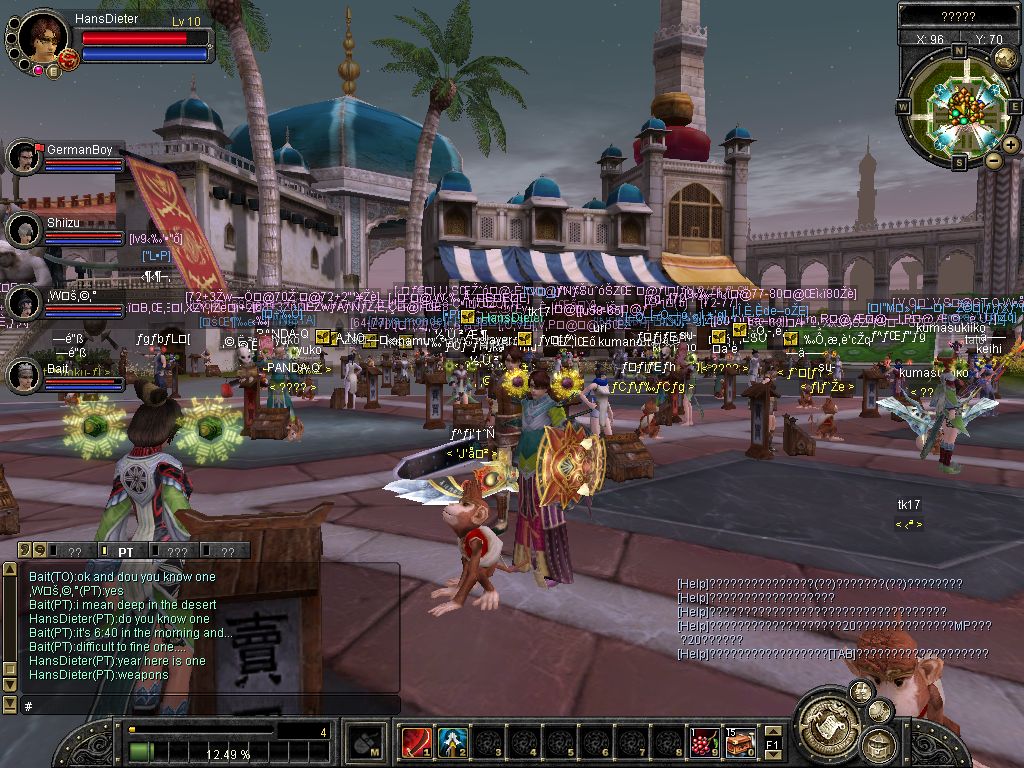The height and width of the screenshot is (768, 1024).
Task: Select party member Bait
Action: (x=23, y=375)
